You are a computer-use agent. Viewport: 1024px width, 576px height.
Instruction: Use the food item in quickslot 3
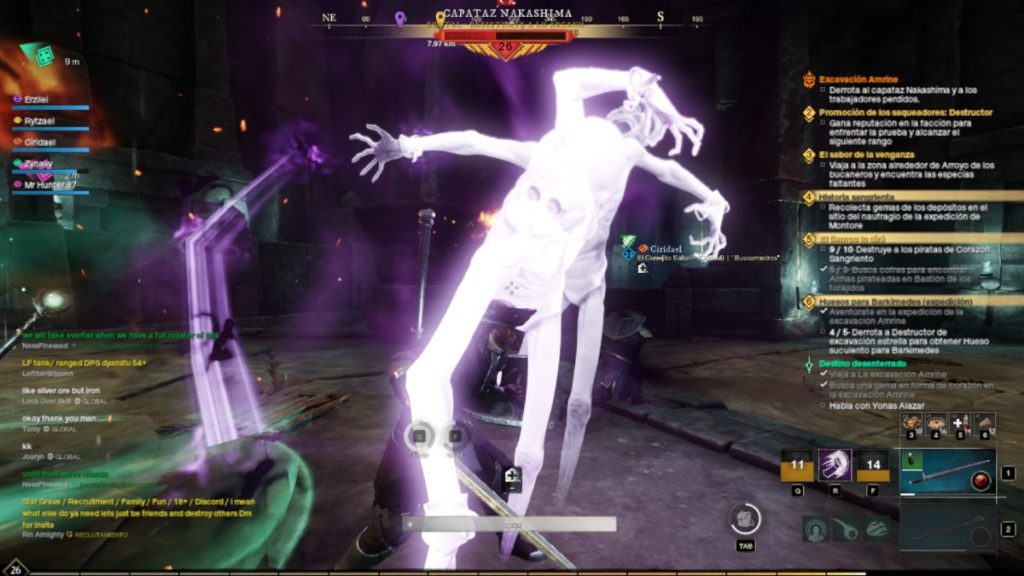point(910,421)
